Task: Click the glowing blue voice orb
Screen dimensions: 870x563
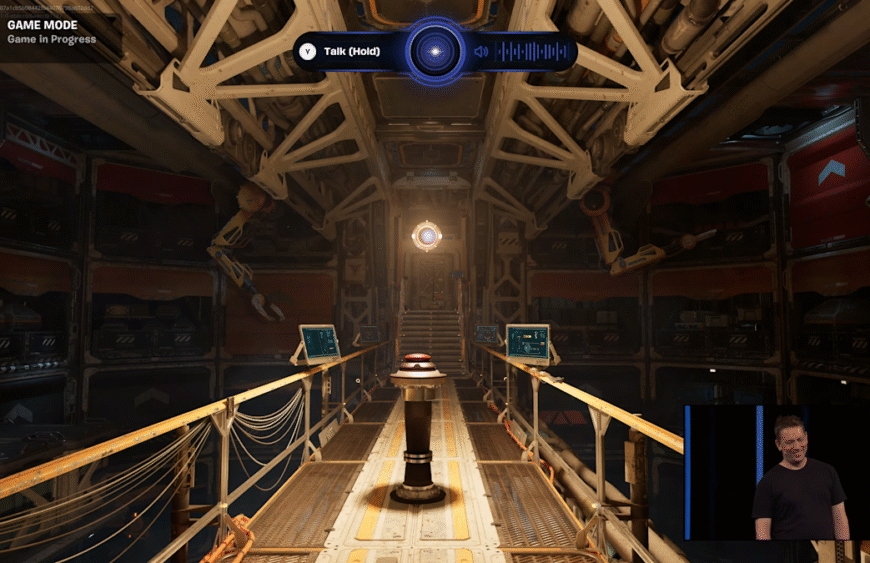Action: click(x=435, y=51)
